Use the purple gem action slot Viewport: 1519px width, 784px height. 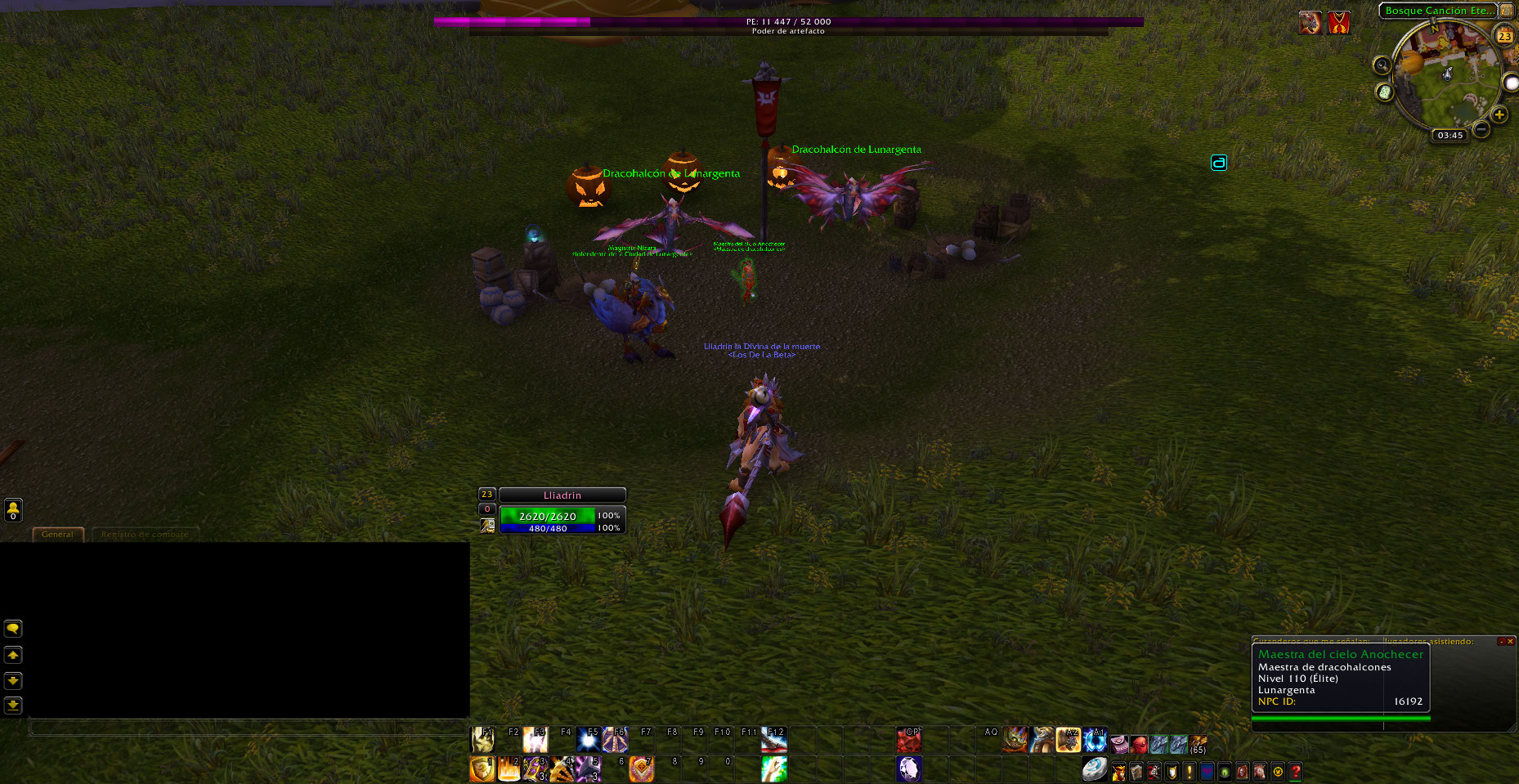pos(909,769)
